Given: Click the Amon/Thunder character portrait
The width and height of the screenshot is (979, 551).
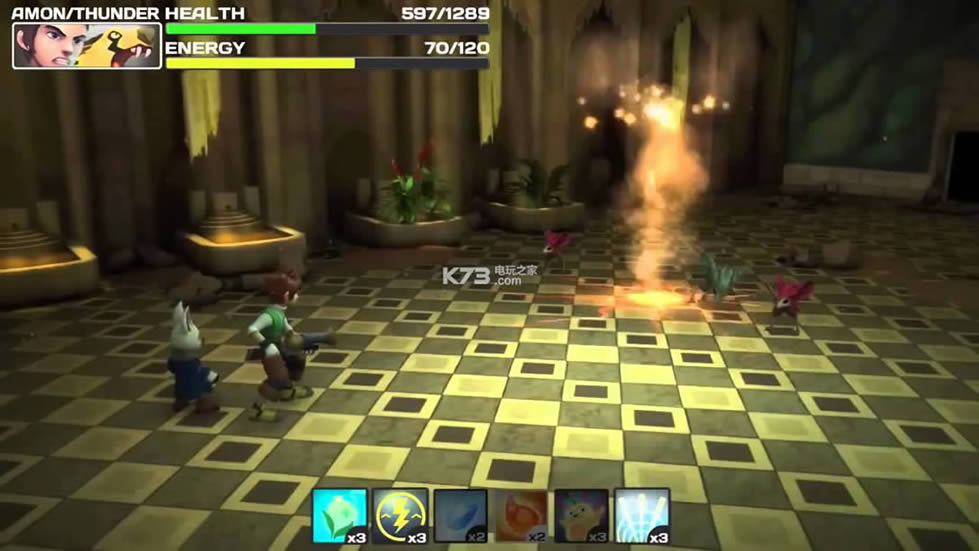Looking at the screenshot, I should pyautogui.click(x=87, y=45).
